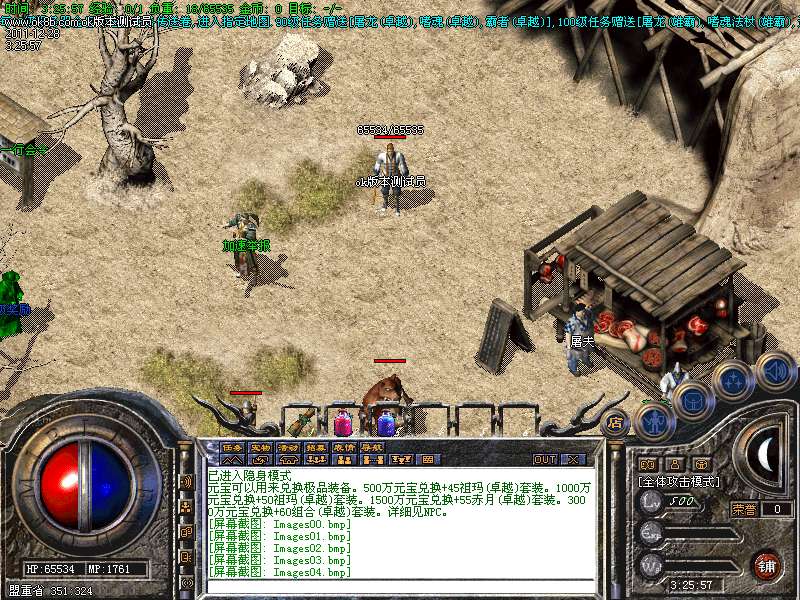Open the 店 shop button
This screenshot has height=600, width=800.
615,423
